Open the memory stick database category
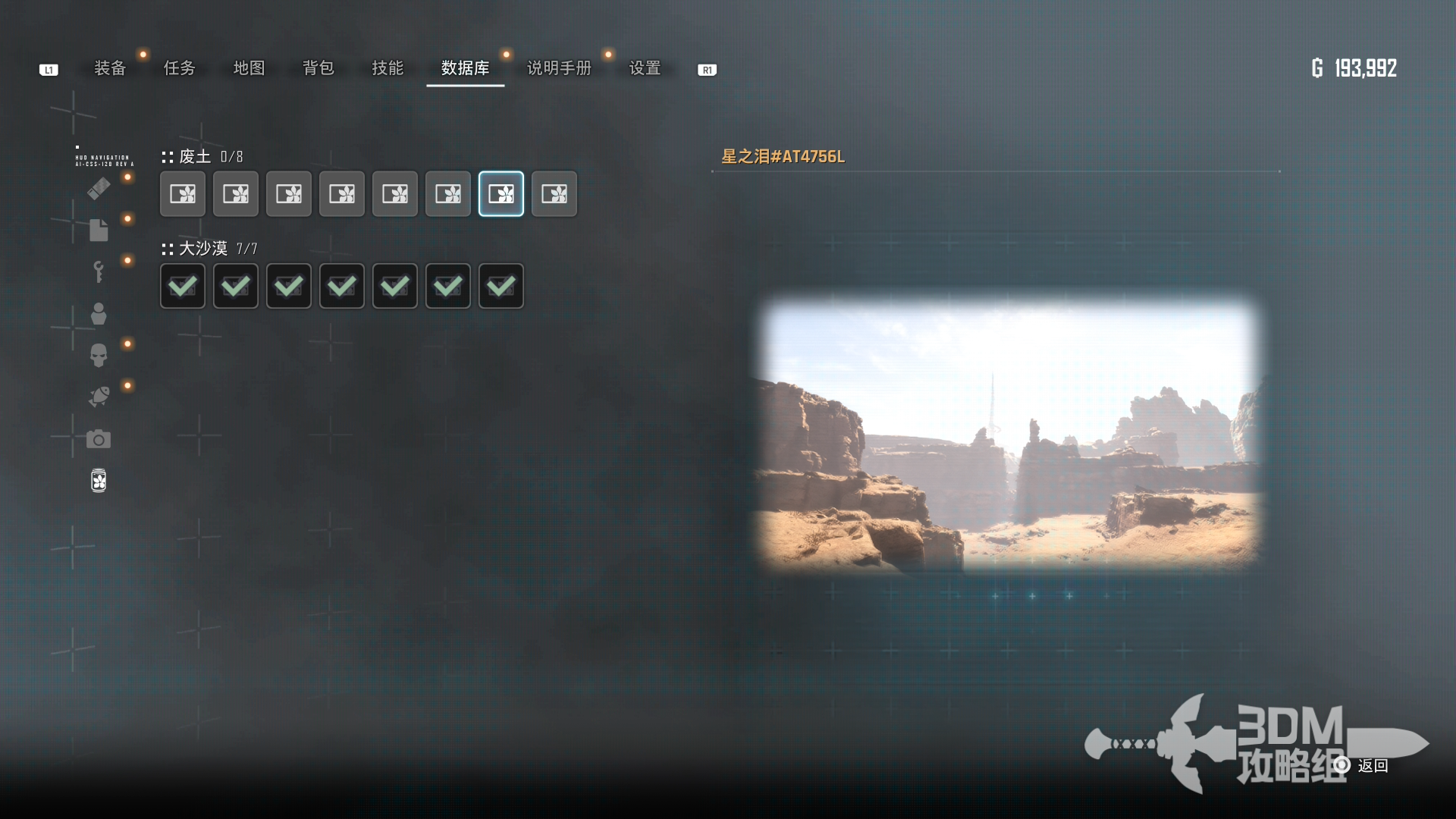Image resolution: width=1456 pixels, height=819 pixels. (x=99, y=189)
